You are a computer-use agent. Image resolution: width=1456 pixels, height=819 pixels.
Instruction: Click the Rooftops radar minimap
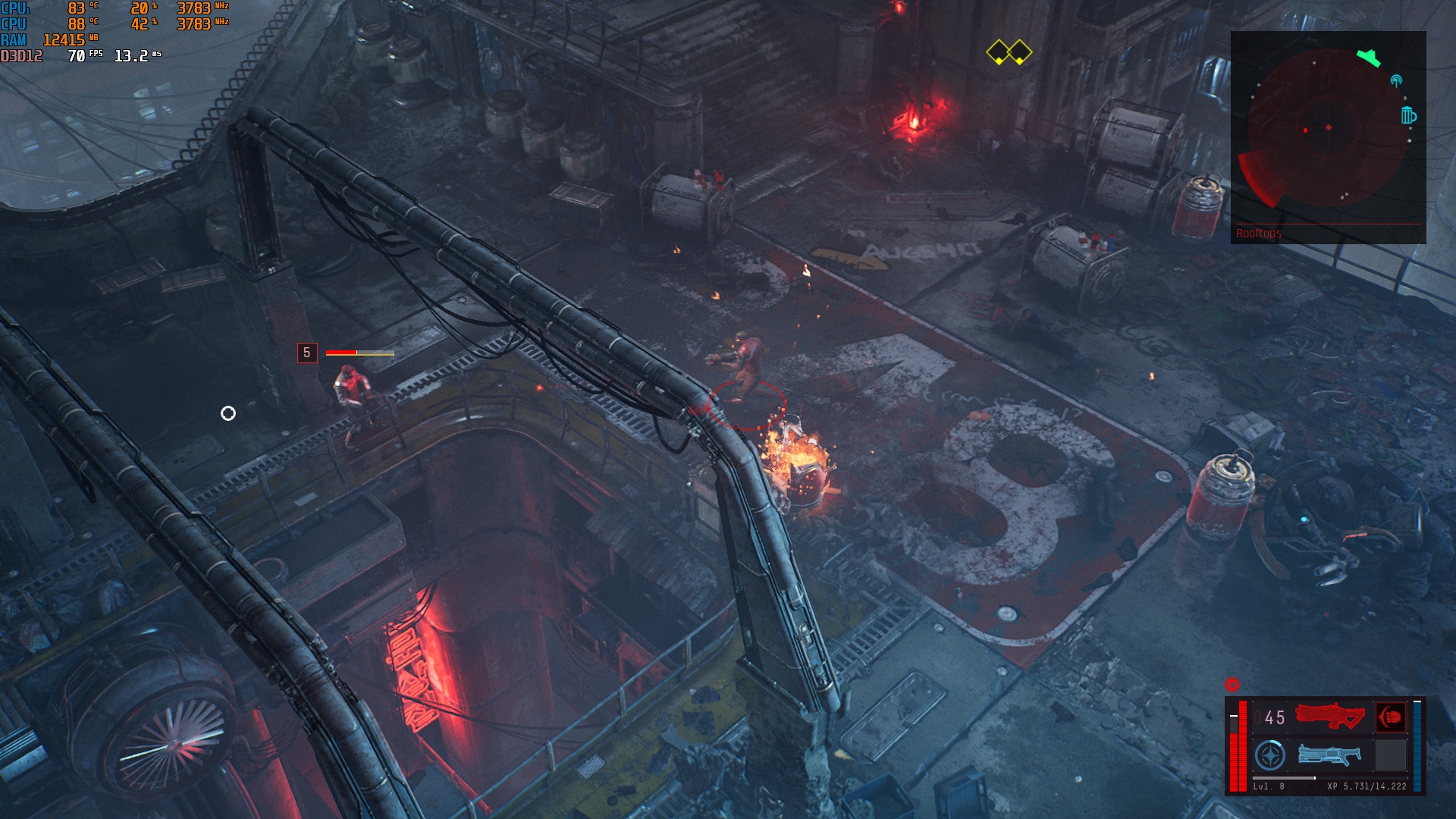coord(1328,129)
